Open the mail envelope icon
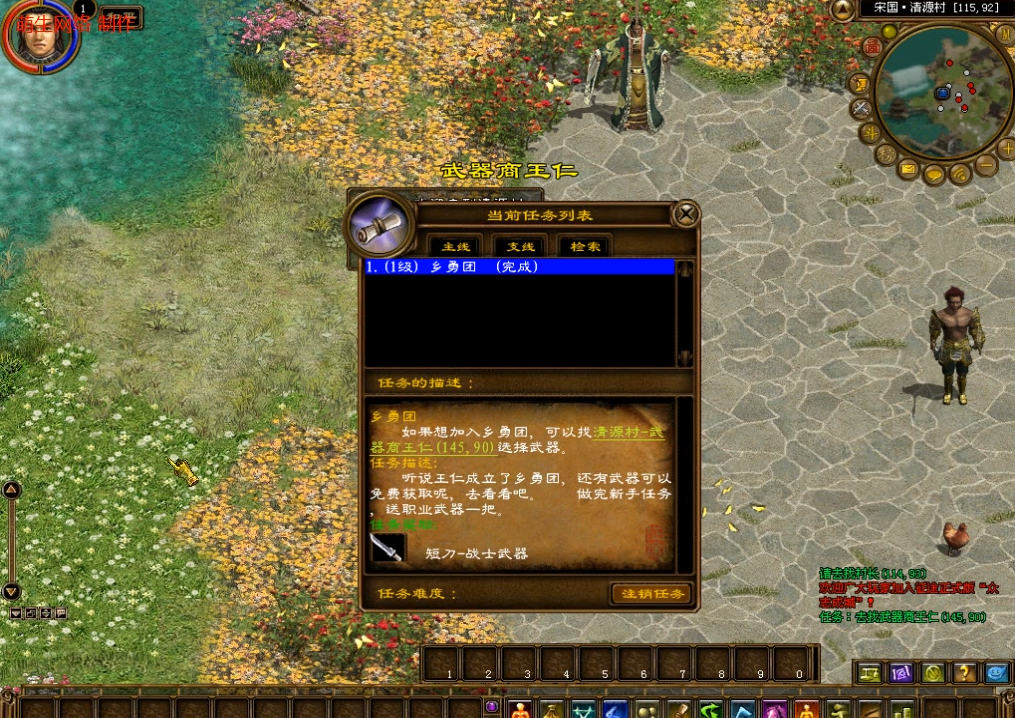This screenshot has height=718, width=1015. pos(908,169)
